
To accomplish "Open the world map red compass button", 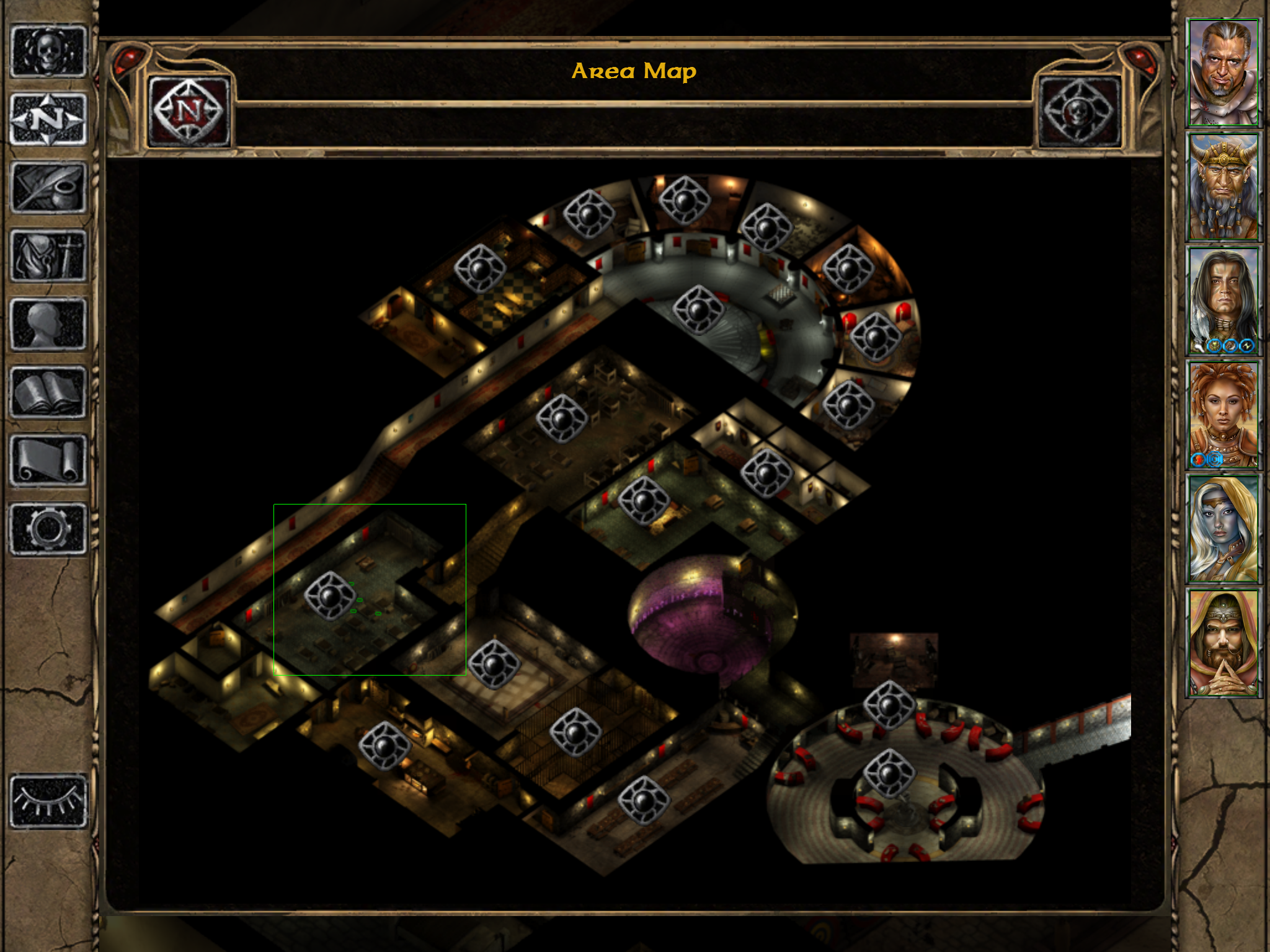I will pos(189,112).
